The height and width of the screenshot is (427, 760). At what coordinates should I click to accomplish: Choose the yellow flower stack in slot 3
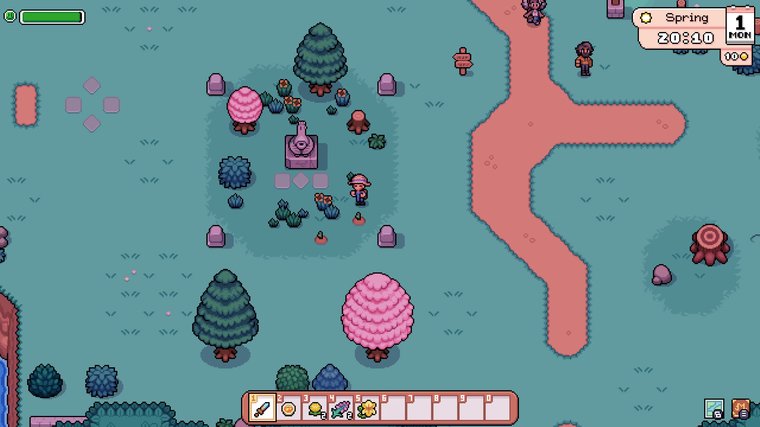(x=315, y=408)
